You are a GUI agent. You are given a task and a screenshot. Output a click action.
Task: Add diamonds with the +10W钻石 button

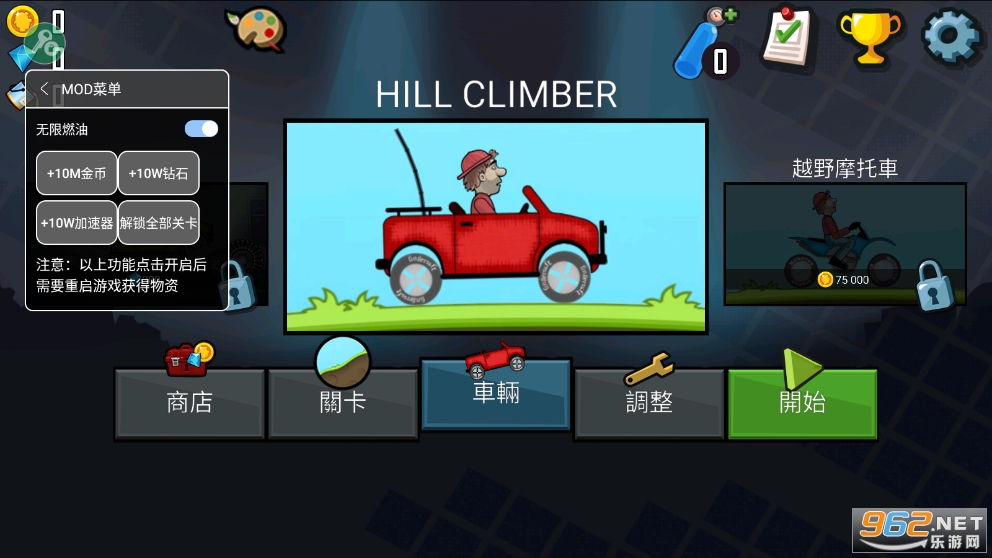(158, 173)
